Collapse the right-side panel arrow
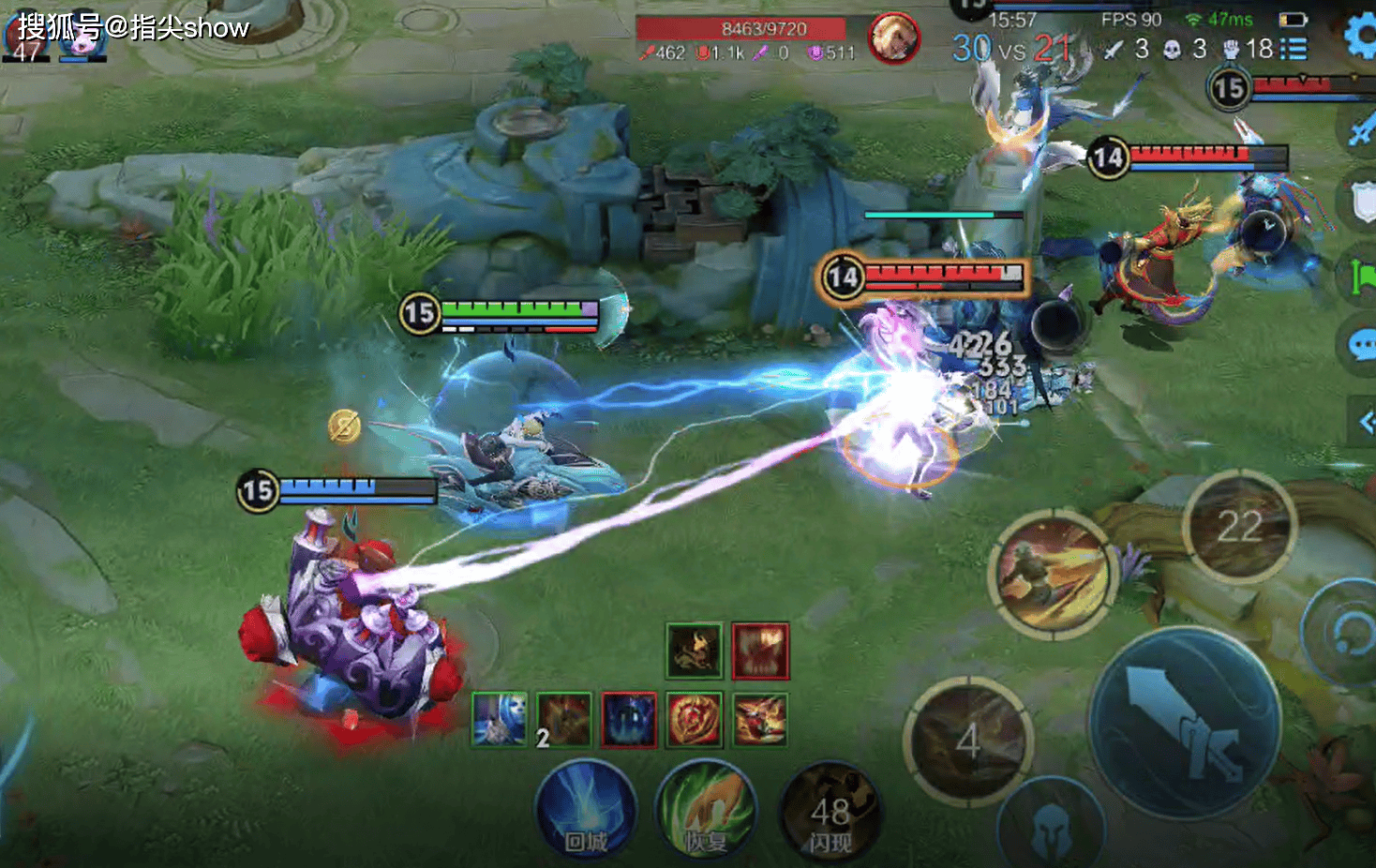This screenshot has height=868, width=1376. (x=1364, y=422)
